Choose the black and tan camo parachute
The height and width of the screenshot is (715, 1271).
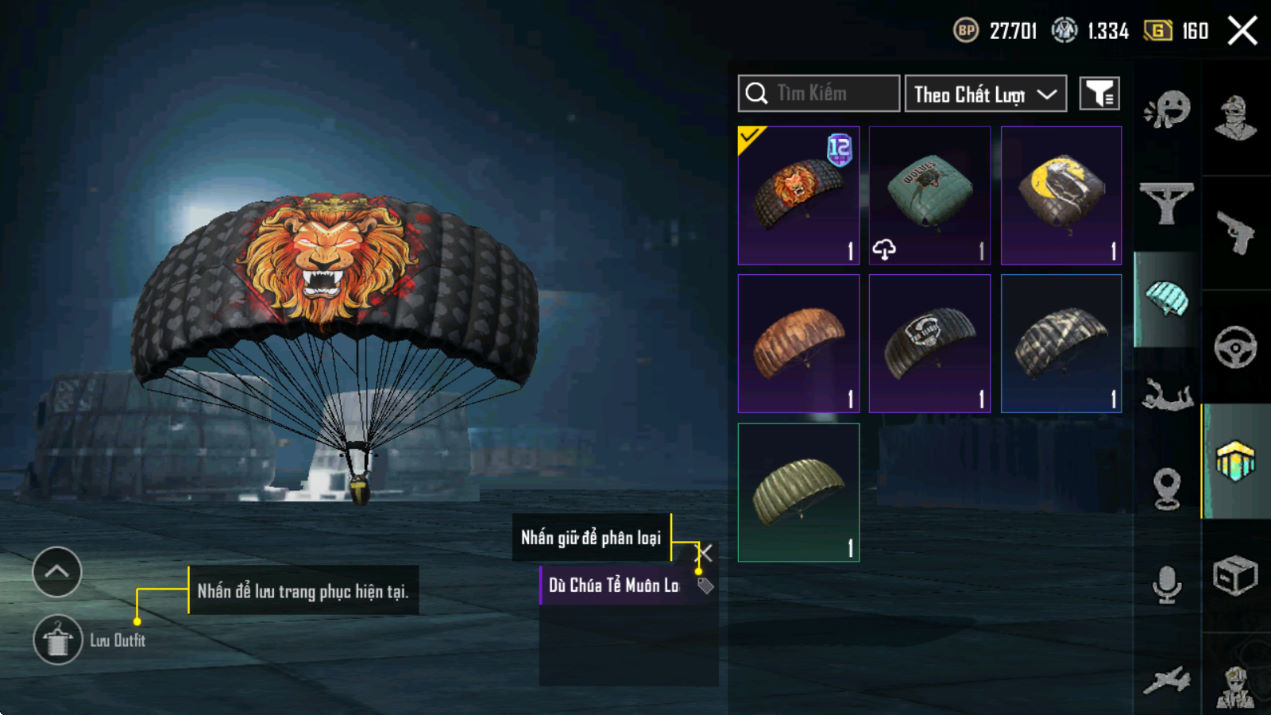[x=1061, y=343]
